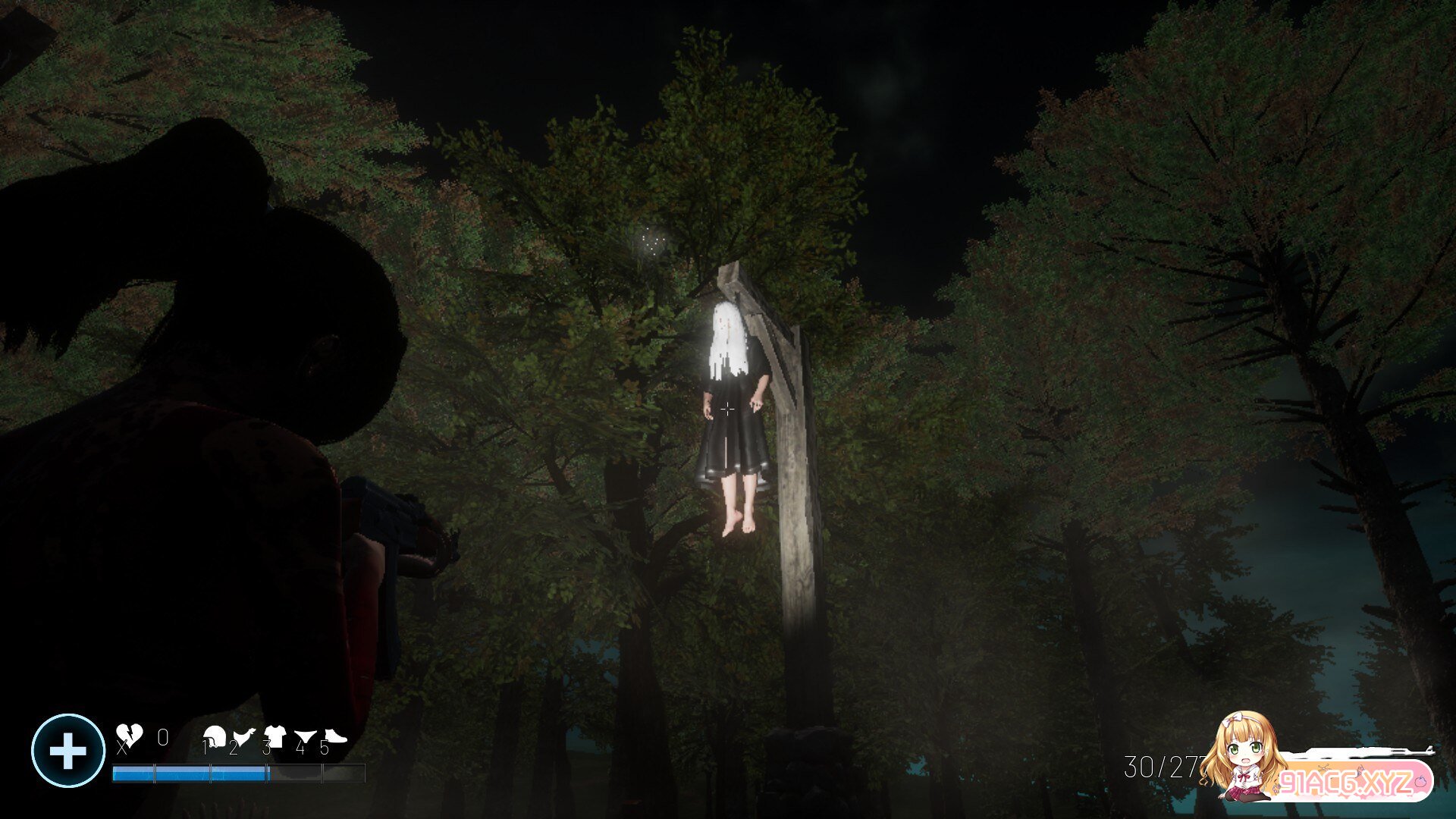This screenshot has height=819, width=1456.
Task: Choose the helmet slot icon
Action: (x=215, y=734)
